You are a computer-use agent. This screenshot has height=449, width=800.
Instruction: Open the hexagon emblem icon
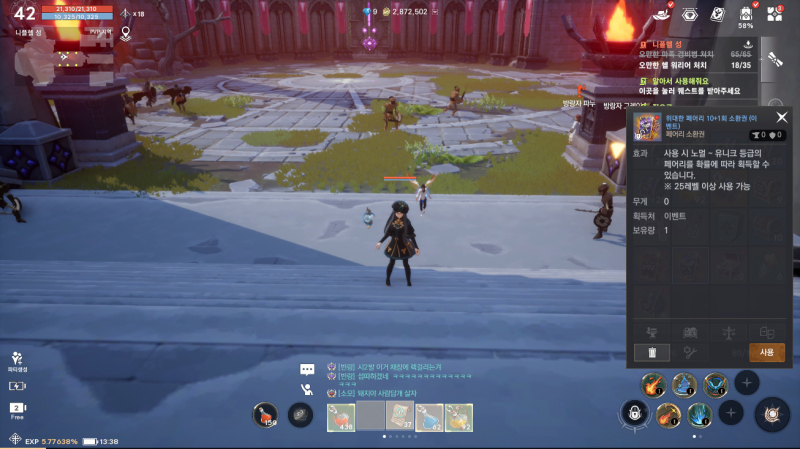[x=689, y=14]
